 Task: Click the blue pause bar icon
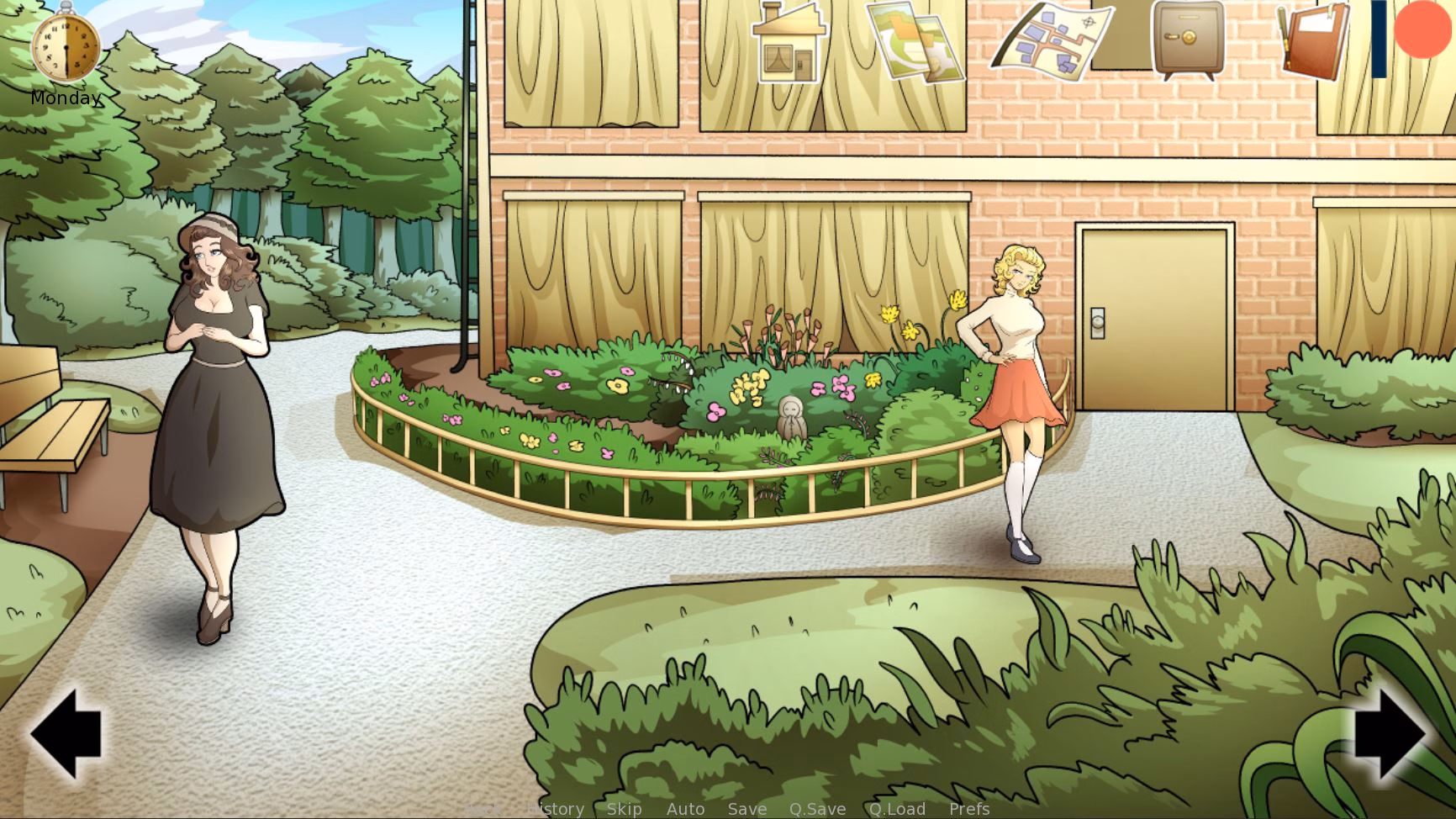1381,40
